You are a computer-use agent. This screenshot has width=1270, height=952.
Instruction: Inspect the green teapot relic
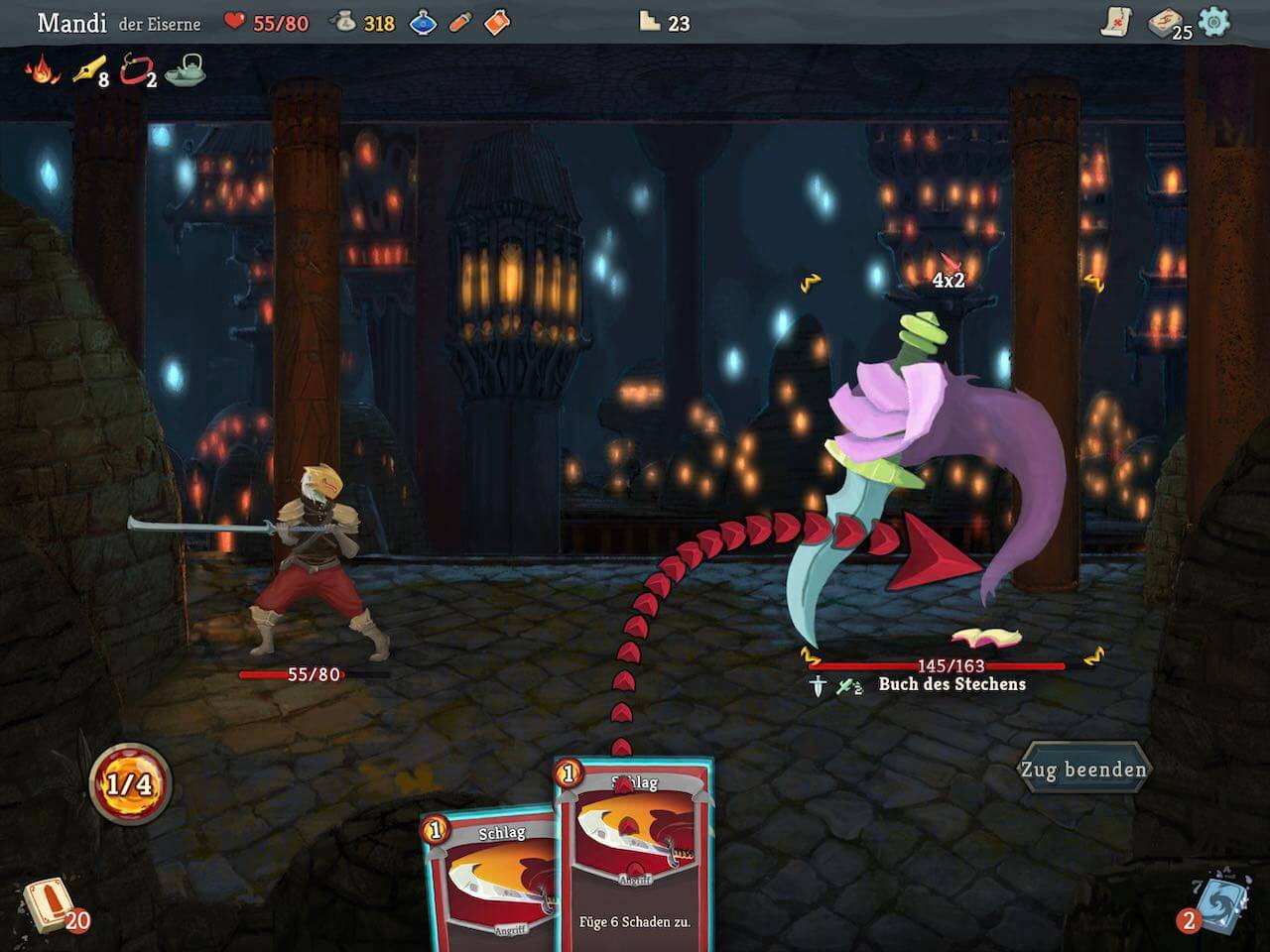pyautogui.click(x=186, y=69)
